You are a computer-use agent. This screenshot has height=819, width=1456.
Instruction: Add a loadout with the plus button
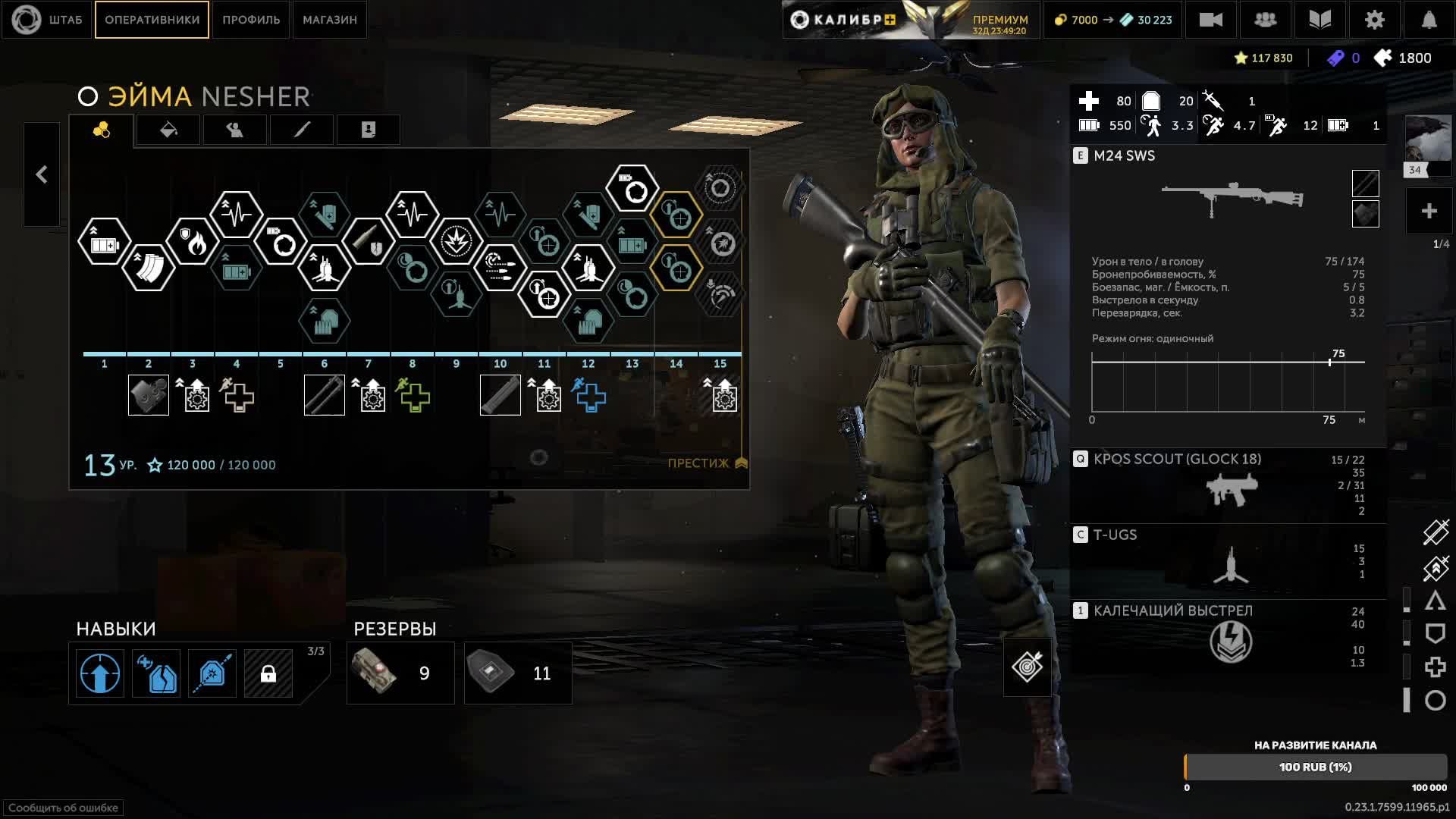[x=1429, y=212]
